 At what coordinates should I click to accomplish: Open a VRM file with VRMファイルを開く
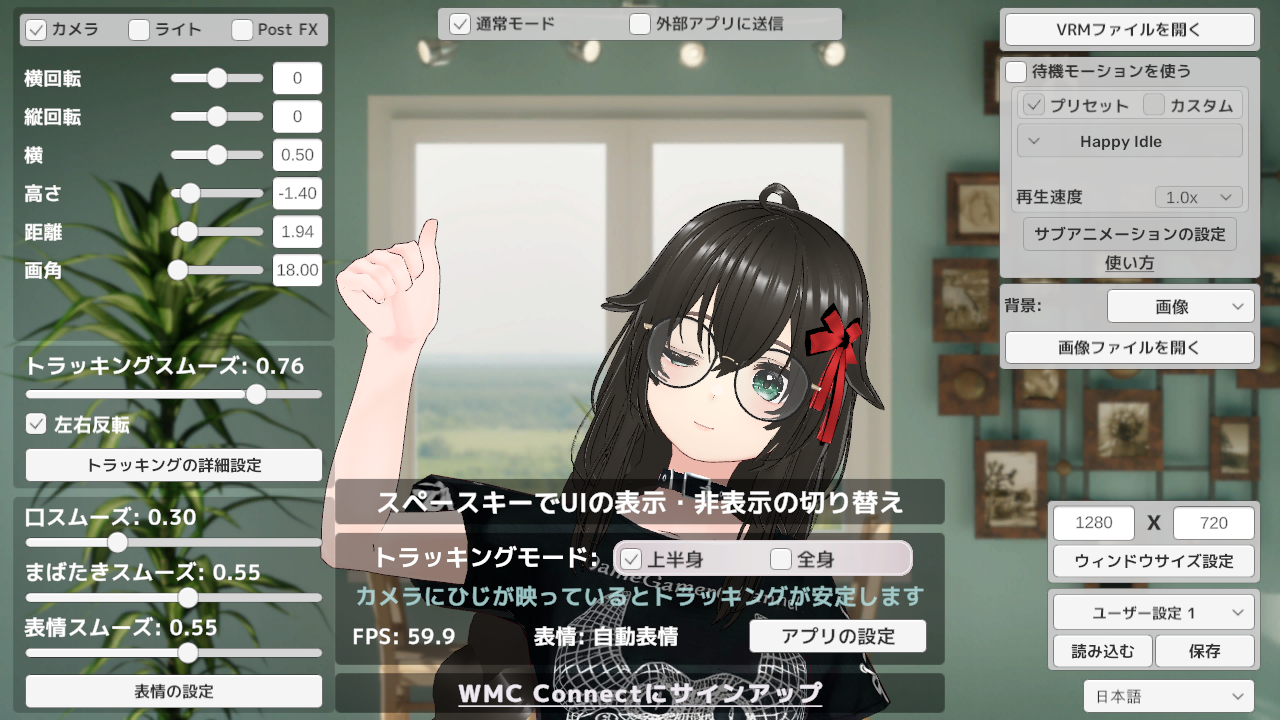coord(1129,29)
